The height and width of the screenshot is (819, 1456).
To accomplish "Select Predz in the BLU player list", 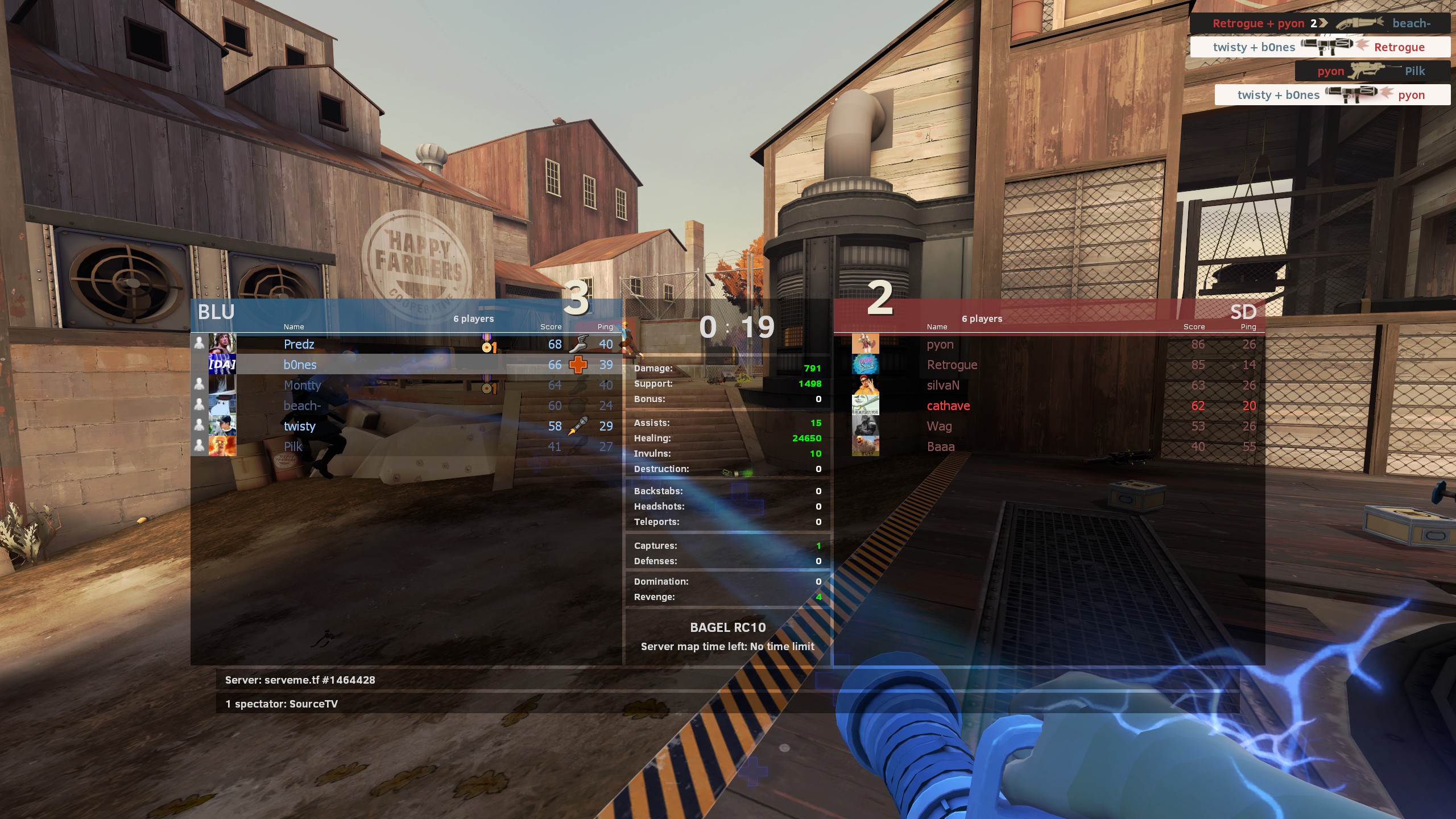I will click(x=299, y=344).
